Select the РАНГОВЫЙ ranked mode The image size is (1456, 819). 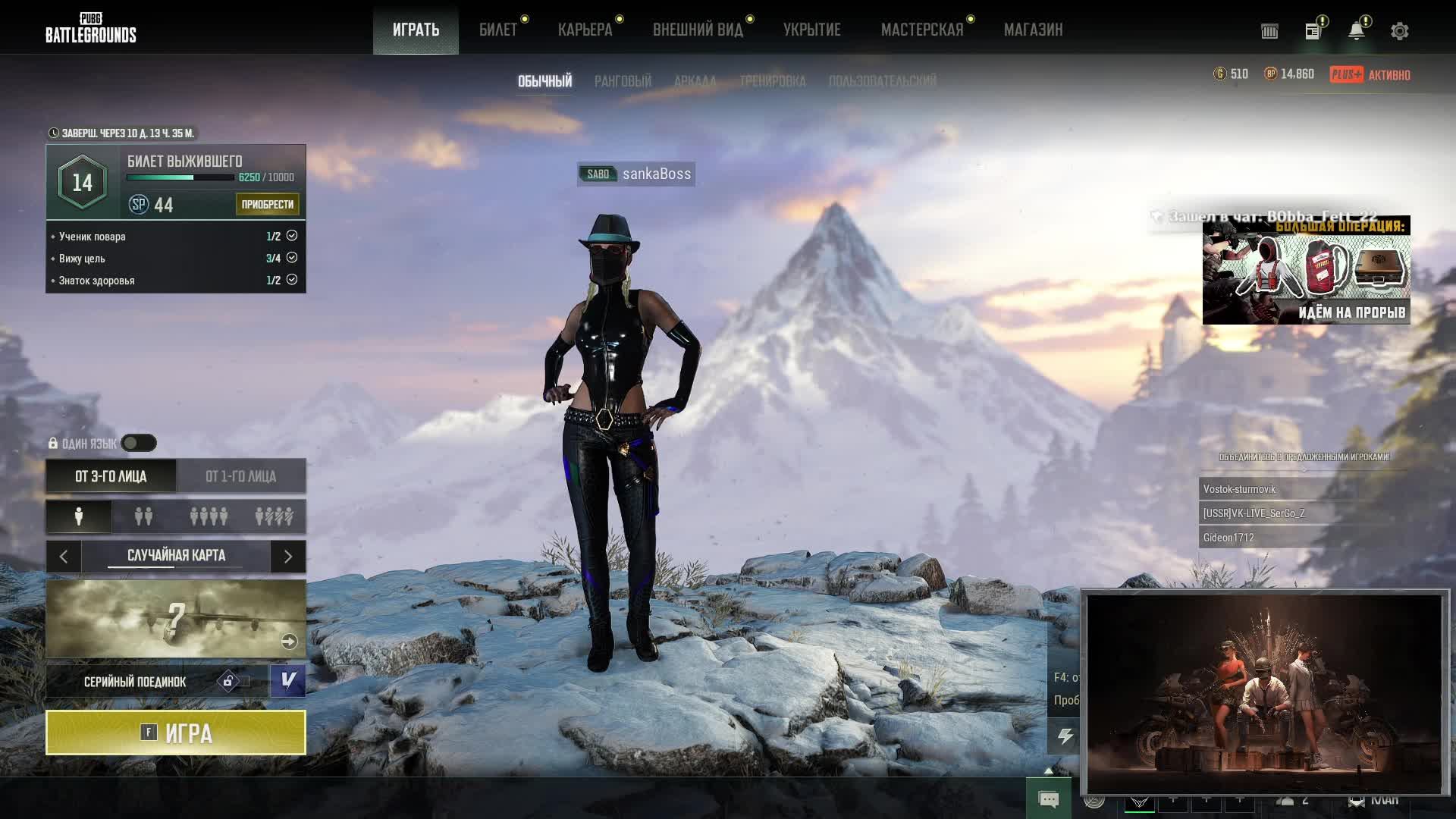click(623, 81)
